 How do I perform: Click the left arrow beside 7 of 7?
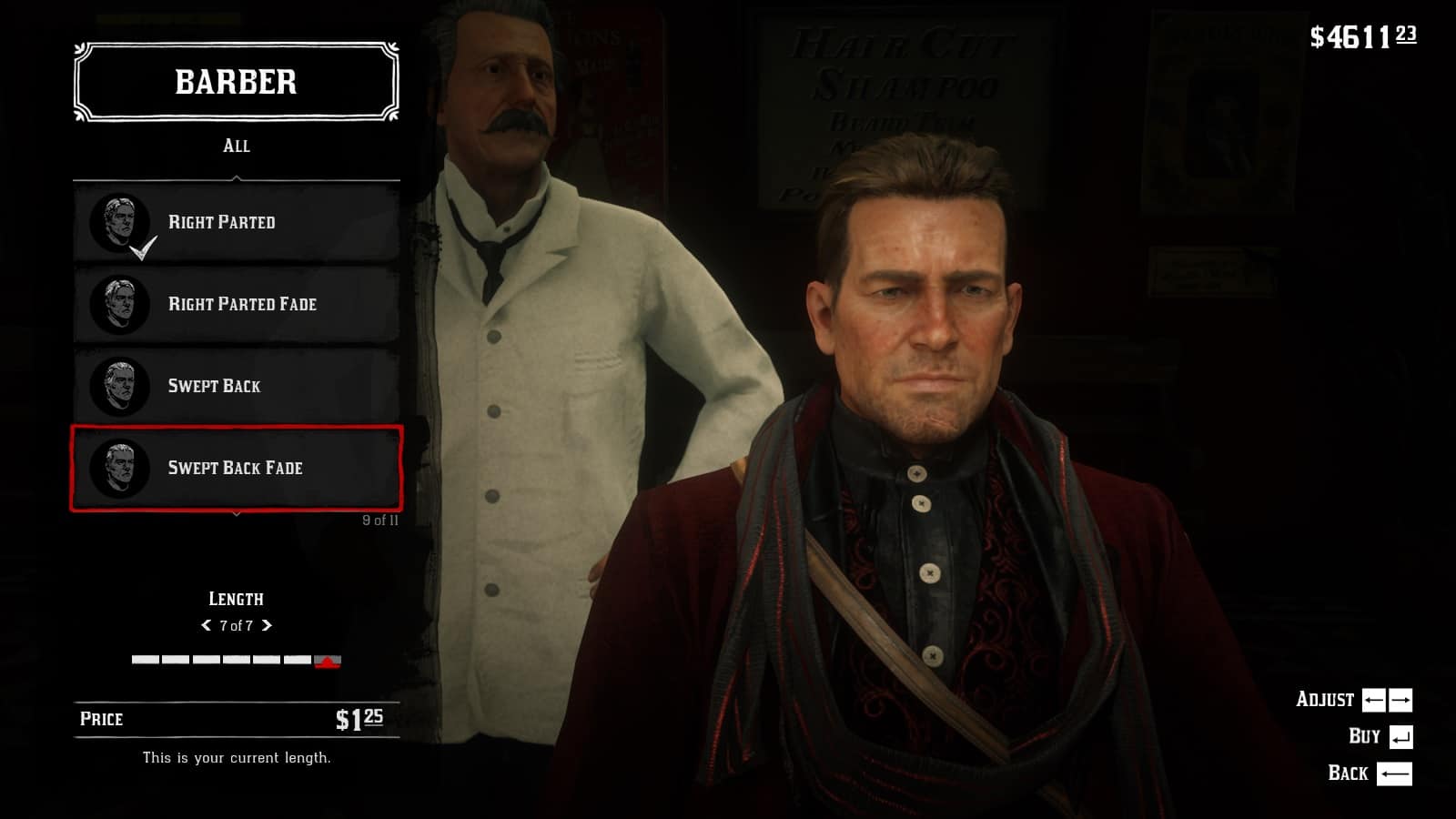(207, 625)
